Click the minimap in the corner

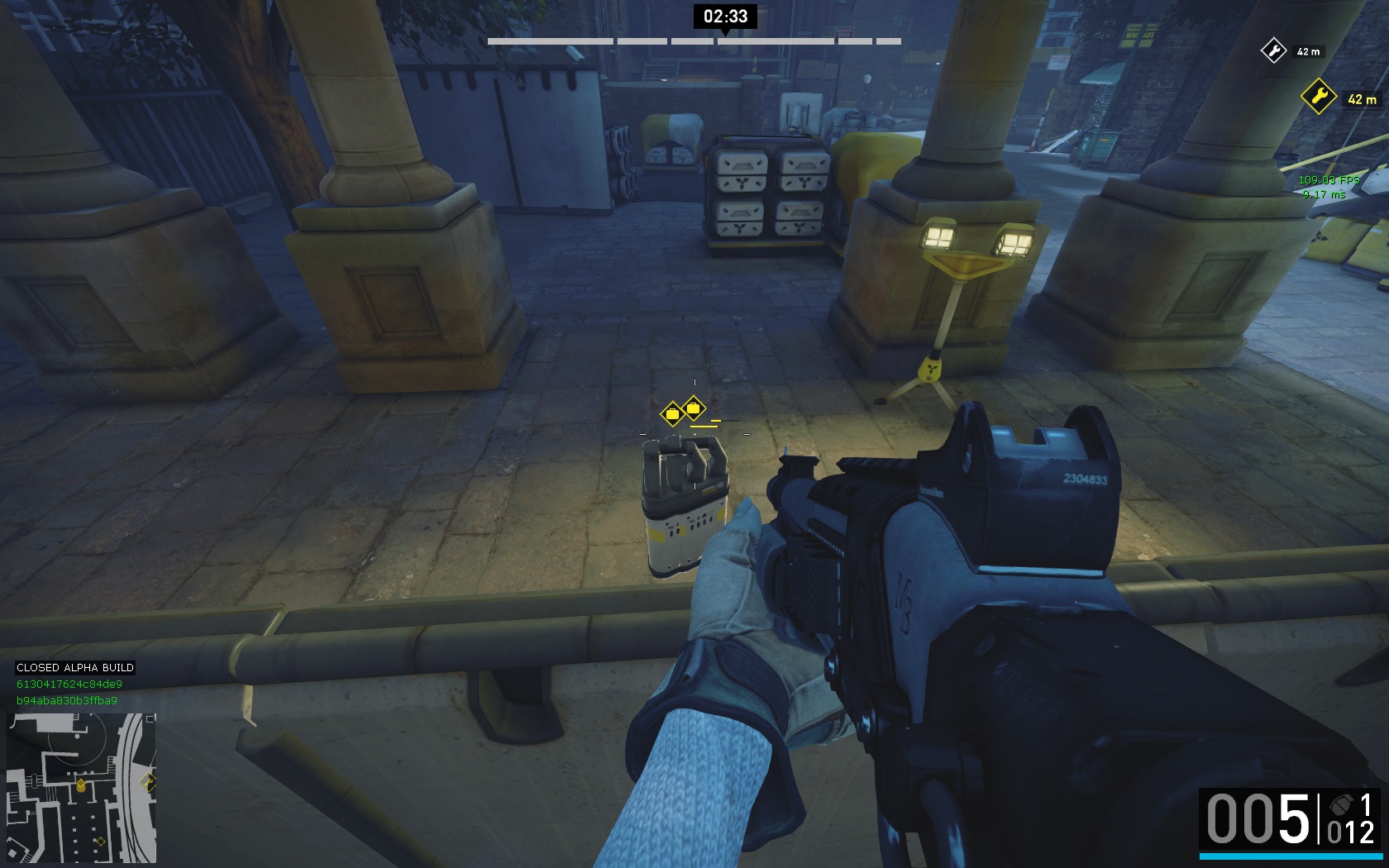tap(81, 788)
